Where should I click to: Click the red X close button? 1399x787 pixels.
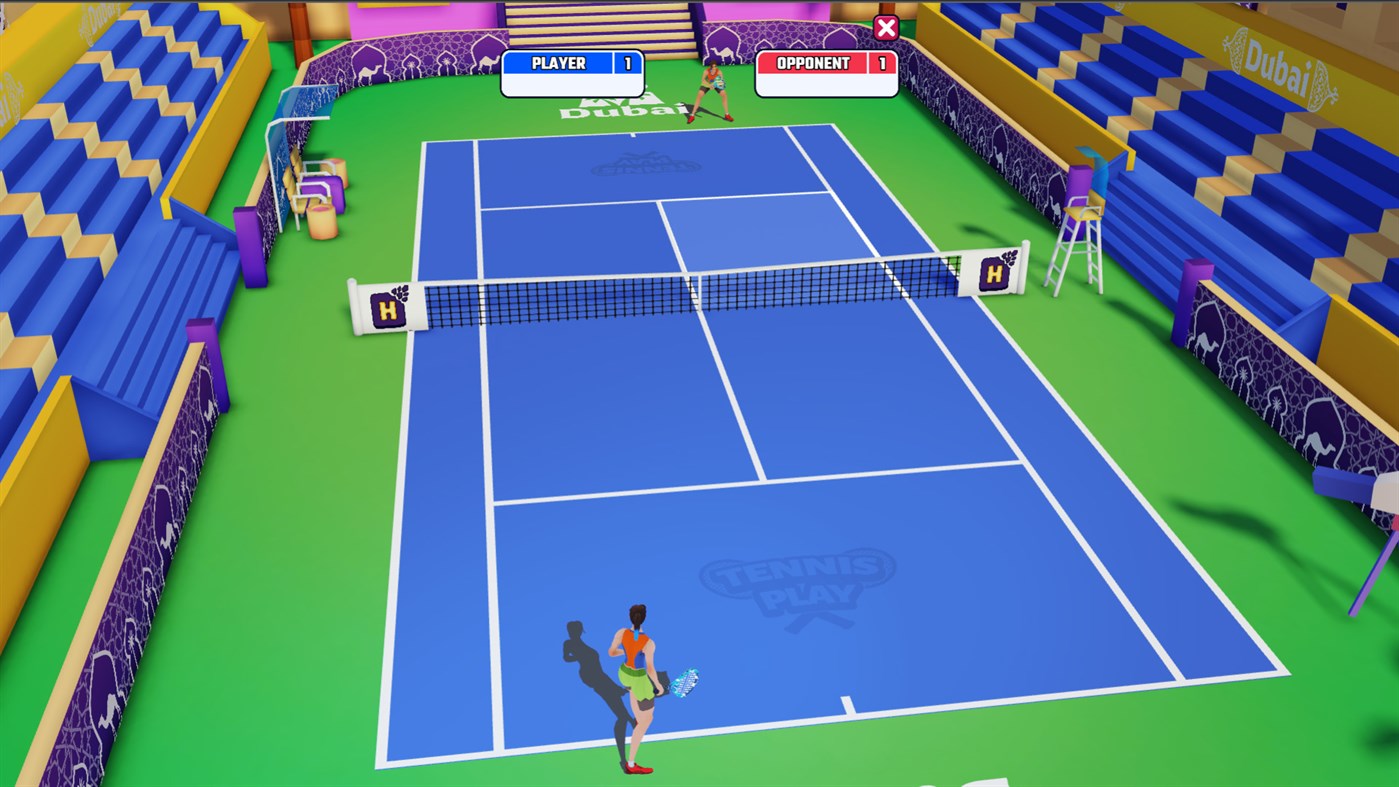884,27
